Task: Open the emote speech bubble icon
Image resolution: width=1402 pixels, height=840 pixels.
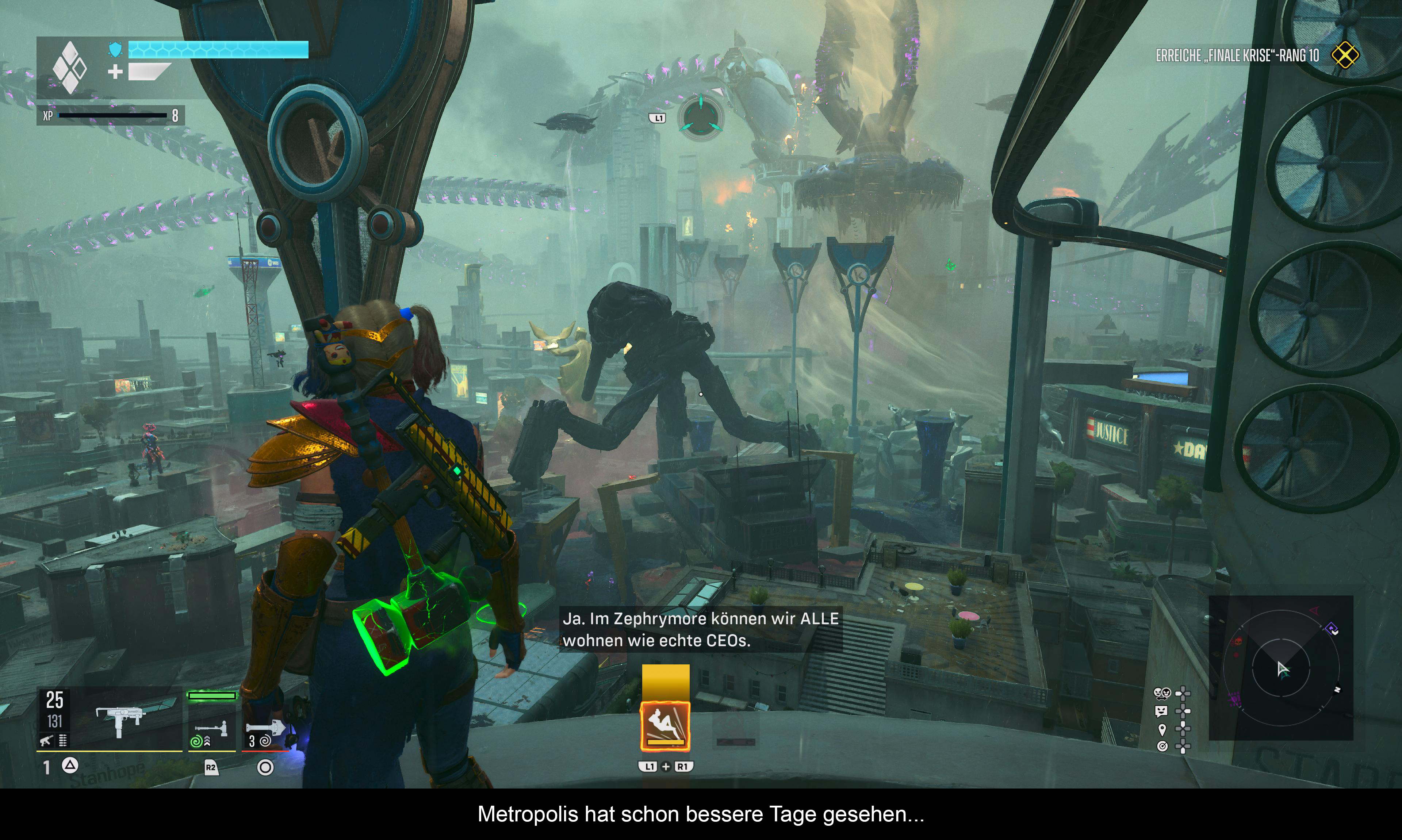Action: pyautogui.click(x=1161, y=711)
